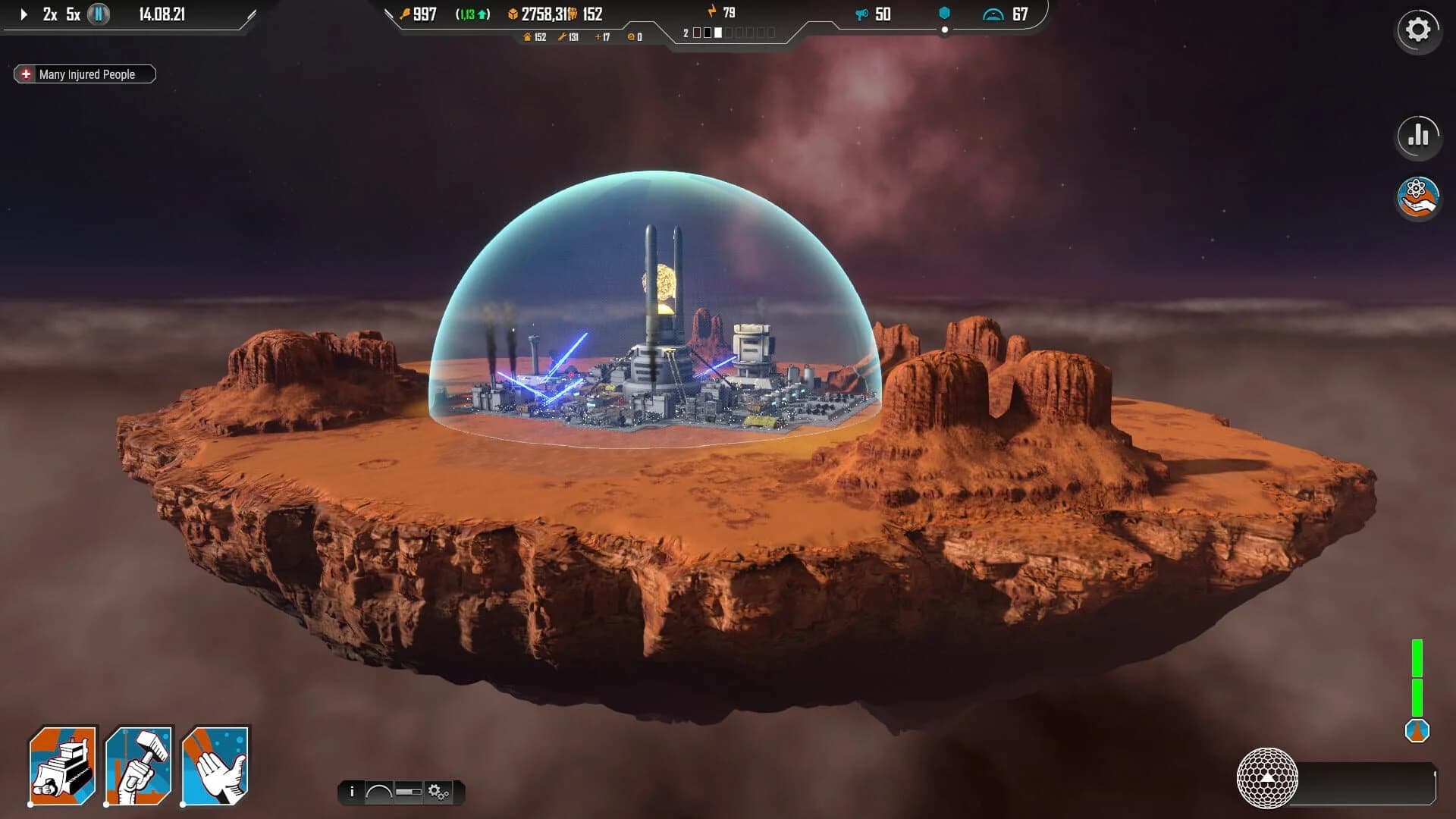Pause the game with the pause button
The height and width of the screenshot is (819, 1456).
pyautogui.click(x=97, y=13)
